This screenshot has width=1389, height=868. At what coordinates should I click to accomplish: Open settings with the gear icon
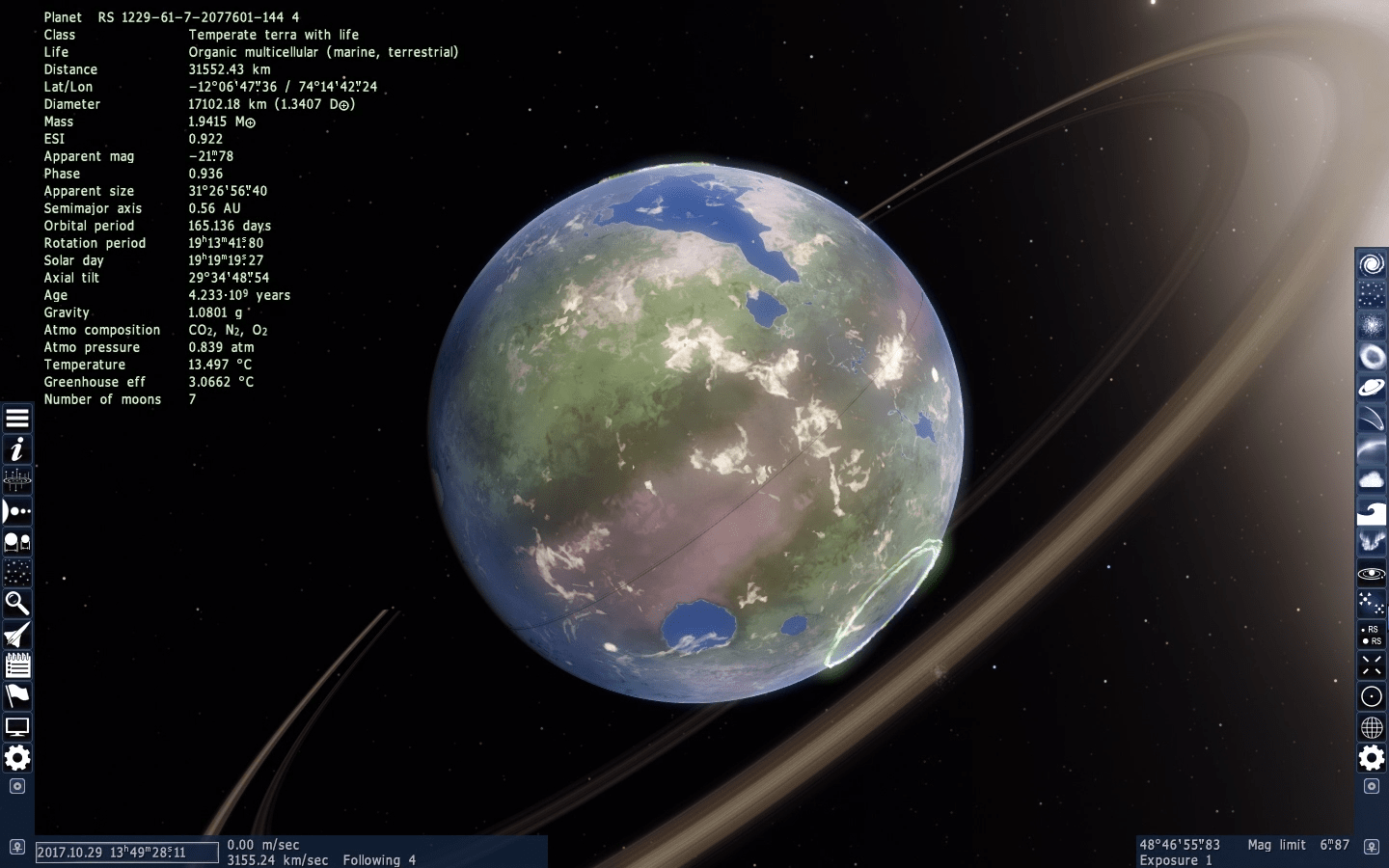[17, 759]
